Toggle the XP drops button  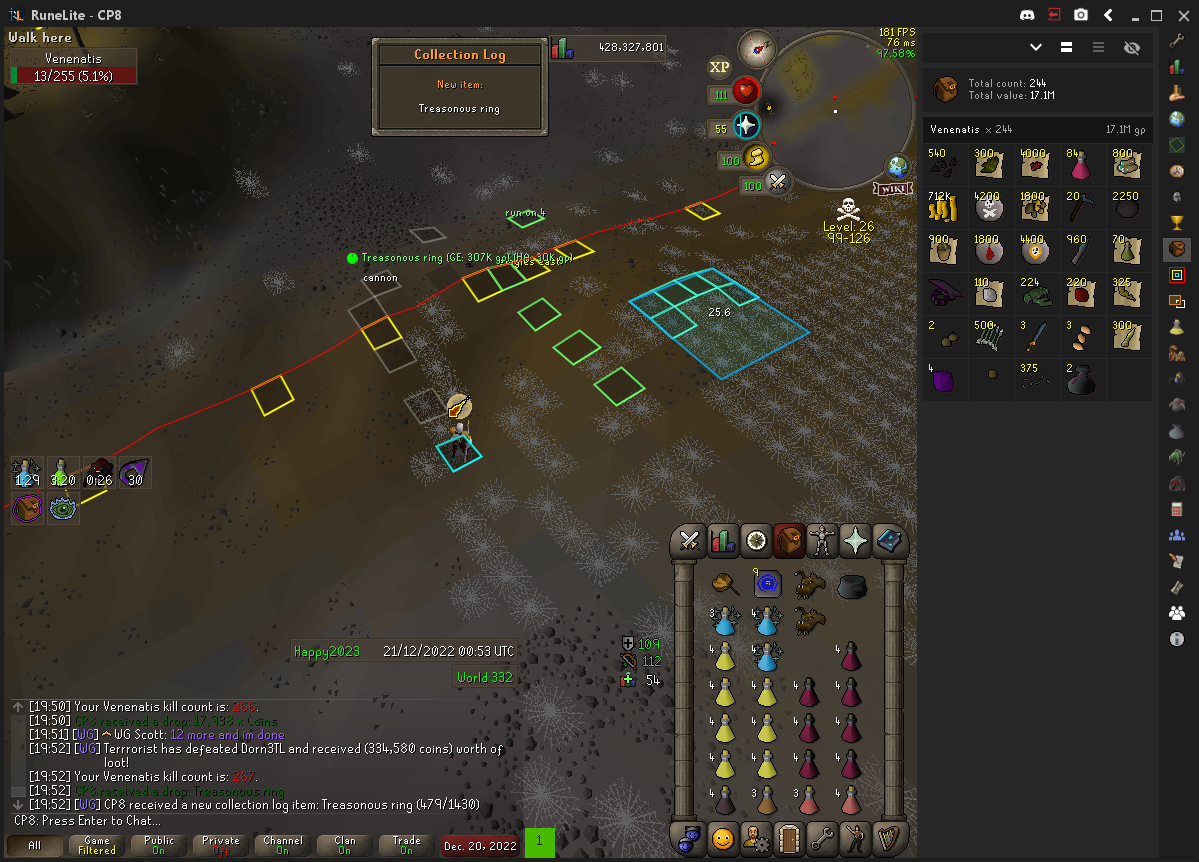click(719, 67)
